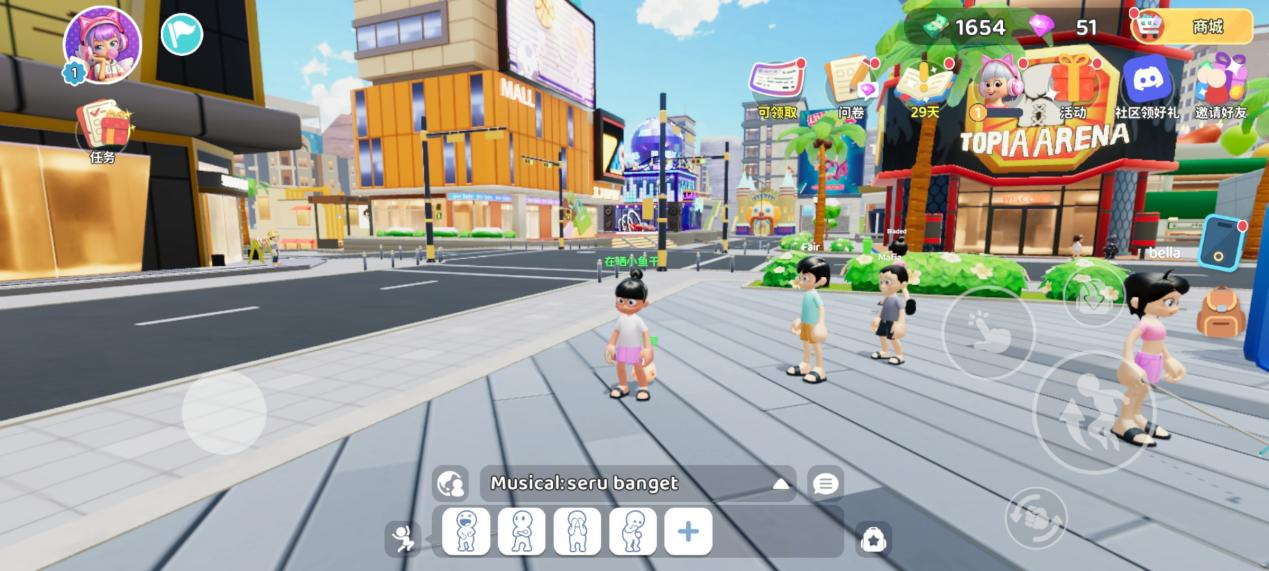The image size is (1269, 571).
Task: Open the 邀请好友 invite friends icon
Action: click(1221, 84)
